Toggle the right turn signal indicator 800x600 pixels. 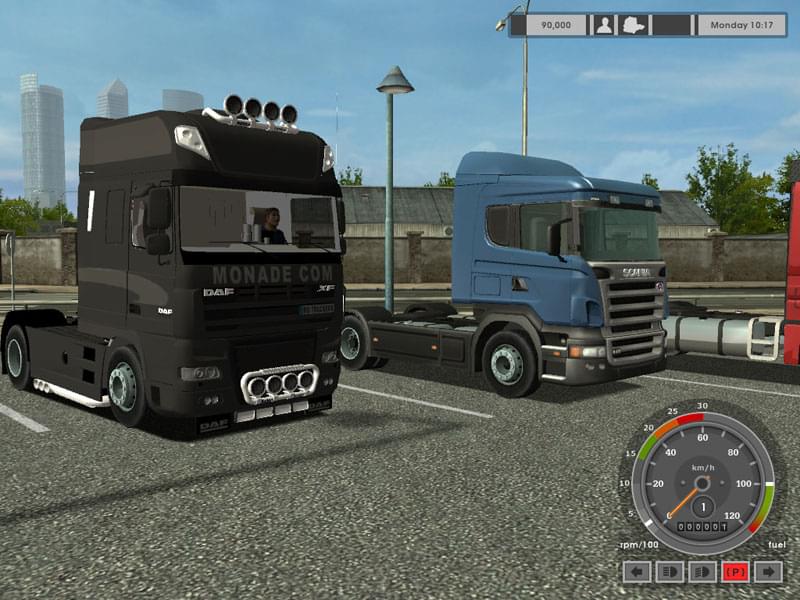pos(768,571)
